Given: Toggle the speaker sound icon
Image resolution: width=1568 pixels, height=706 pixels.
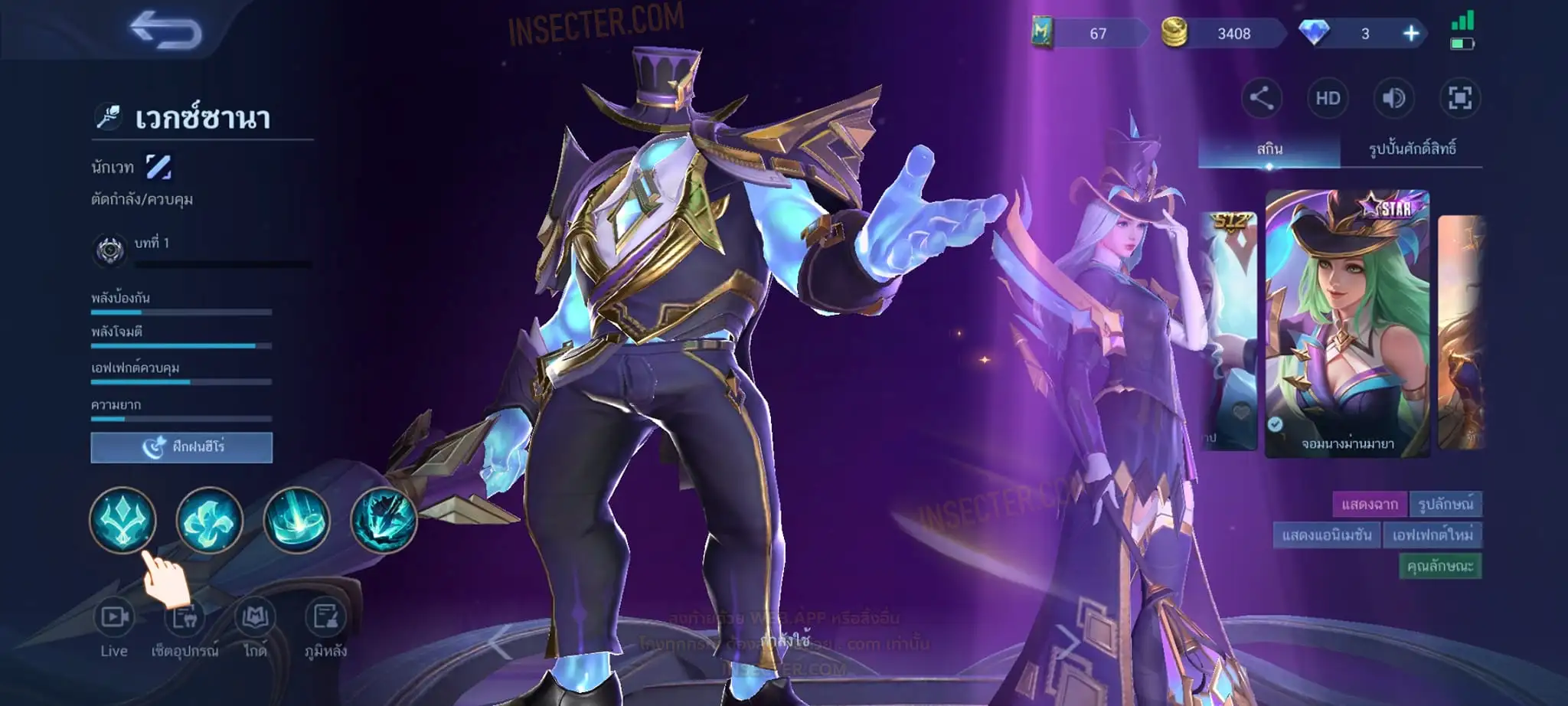Looking at the screenshot, I should [x=1393, y=98].
